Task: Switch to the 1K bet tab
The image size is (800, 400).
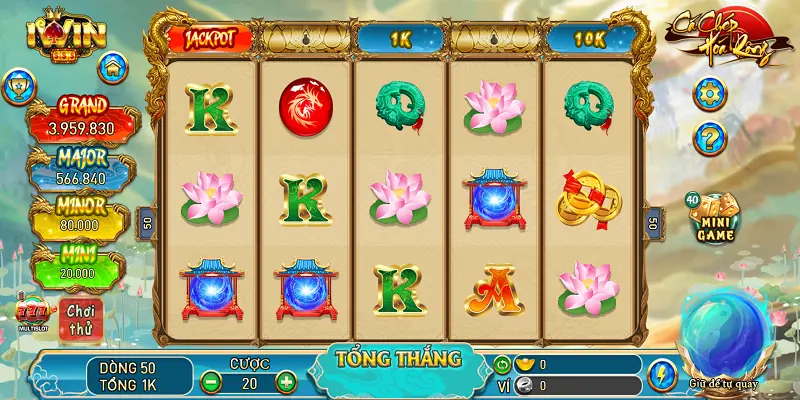Action: 401,38
